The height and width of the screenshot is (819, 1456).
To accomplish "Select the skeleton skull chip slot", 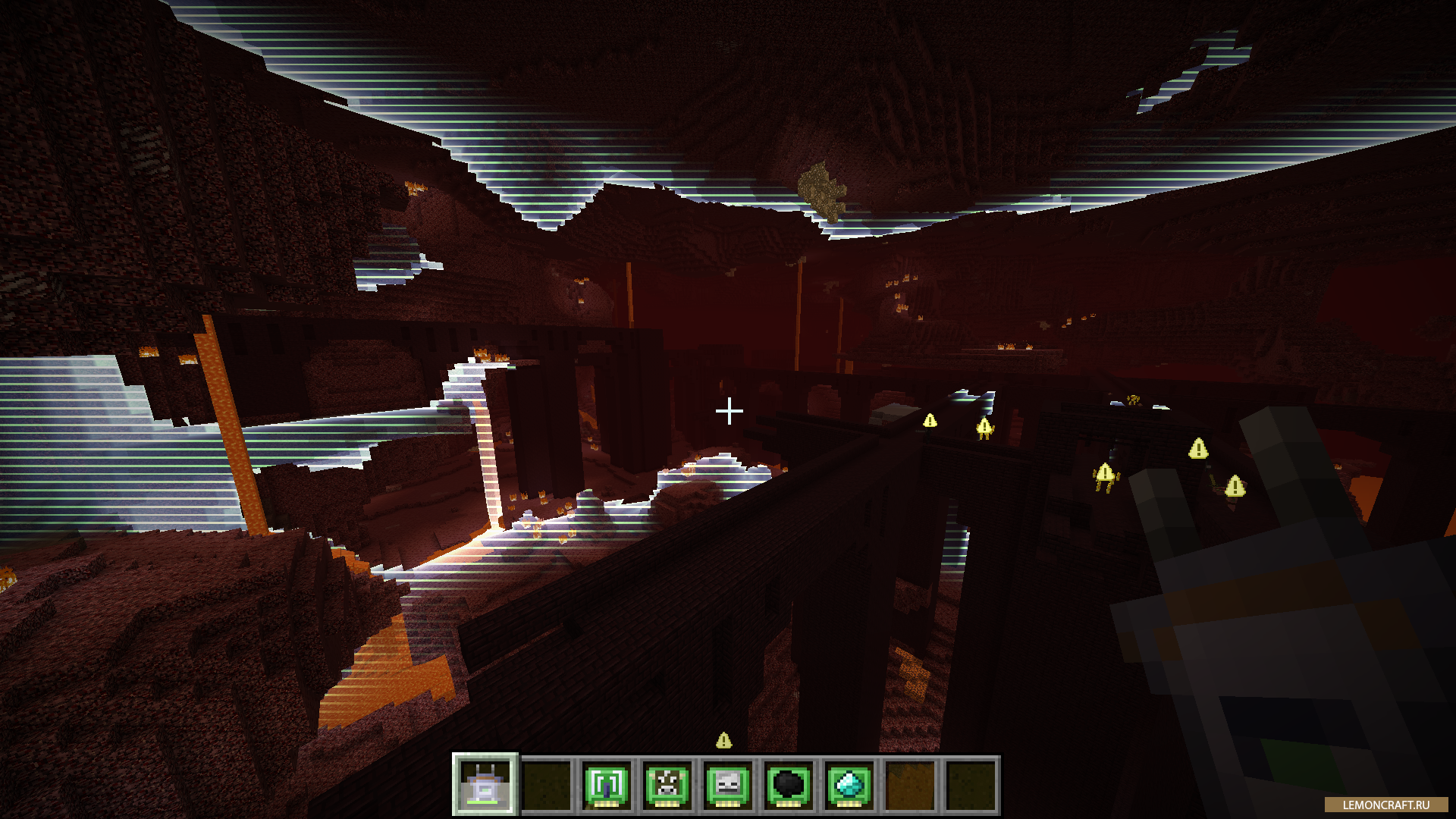I will coord(728,785).
